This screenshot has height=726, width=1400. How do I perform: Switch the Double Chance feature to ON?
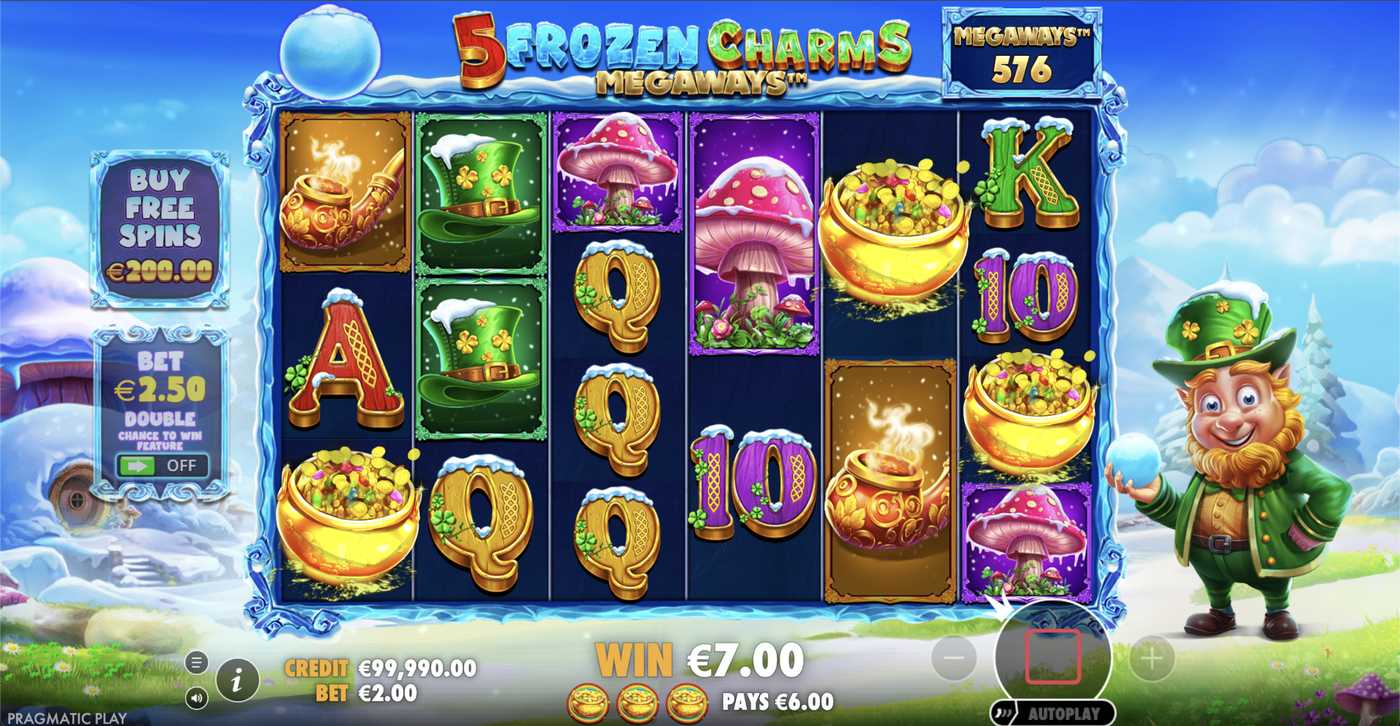pos(162,464)
